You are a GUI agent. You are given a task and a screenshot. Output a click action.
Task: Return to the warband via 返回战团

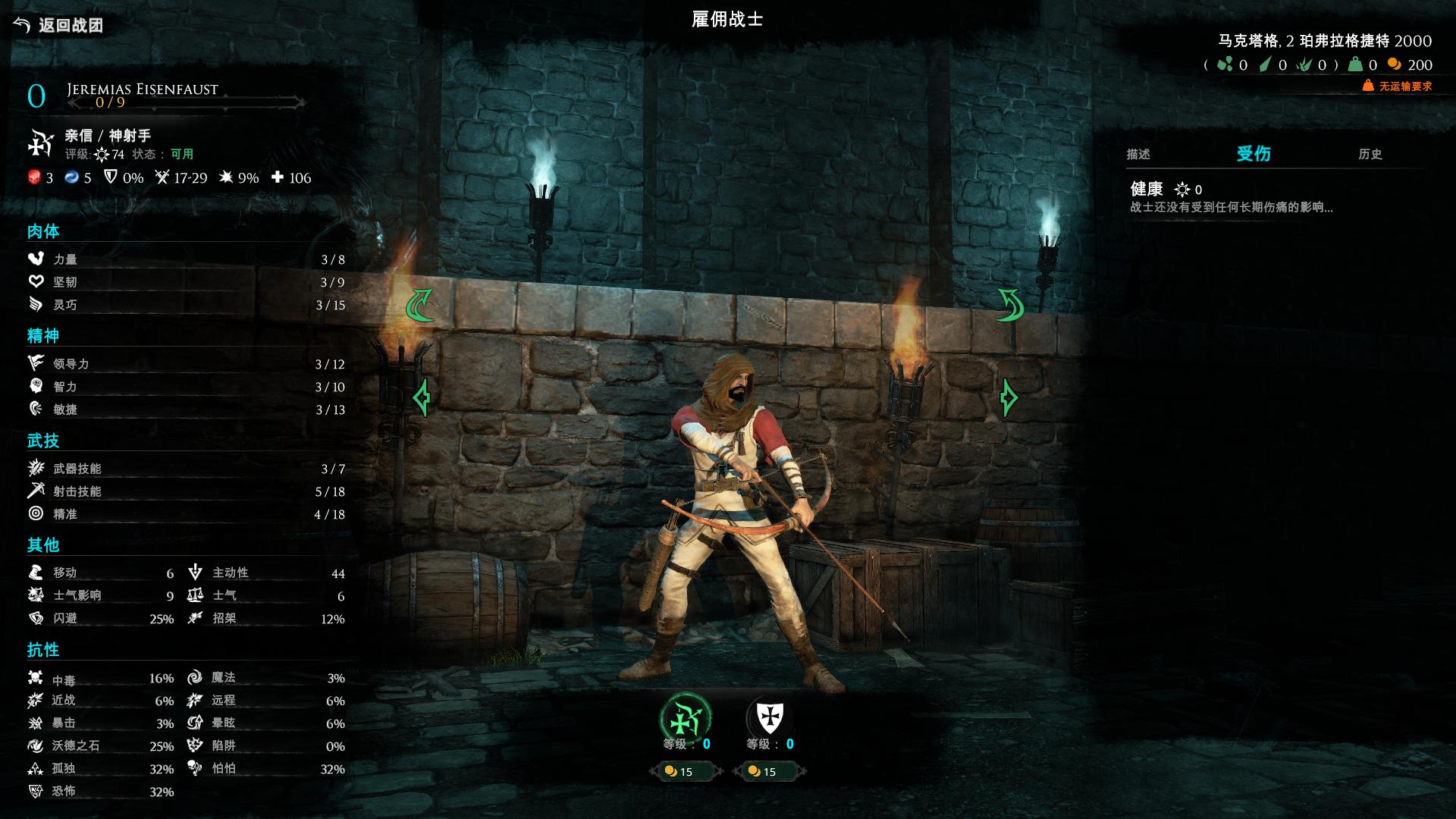[x=59, y=25]
